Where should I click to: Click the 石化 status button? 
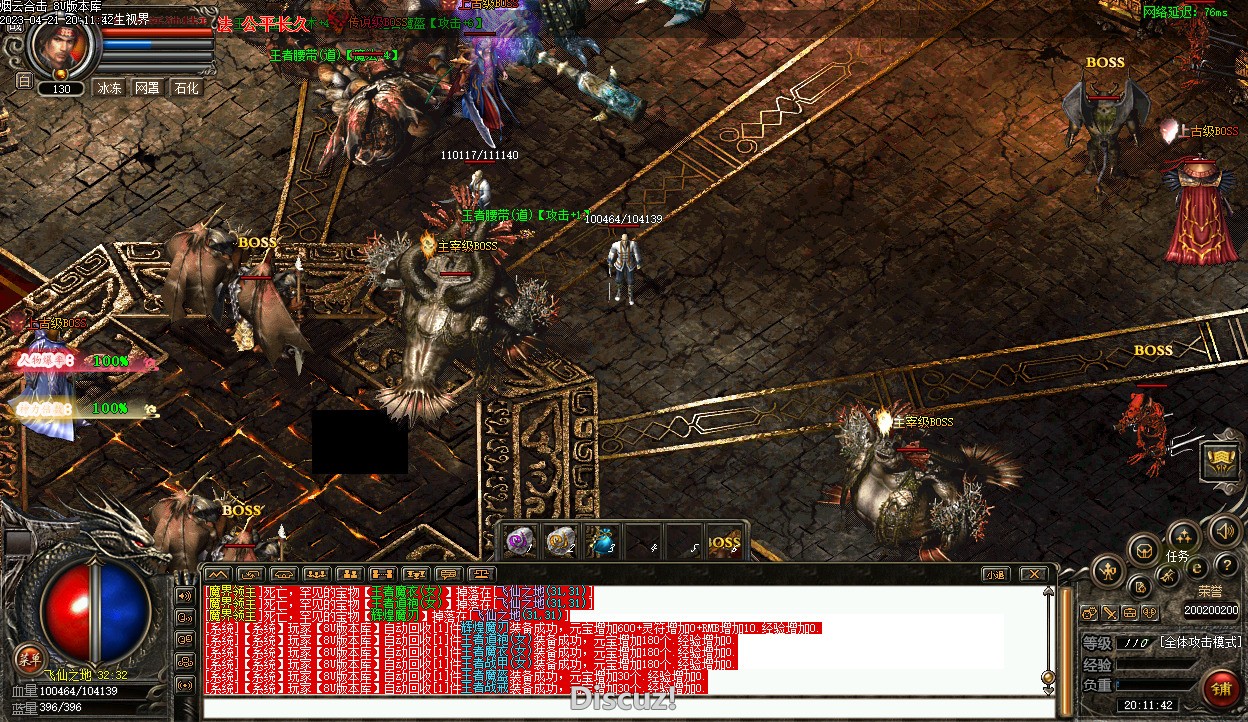tap(186, 88)
